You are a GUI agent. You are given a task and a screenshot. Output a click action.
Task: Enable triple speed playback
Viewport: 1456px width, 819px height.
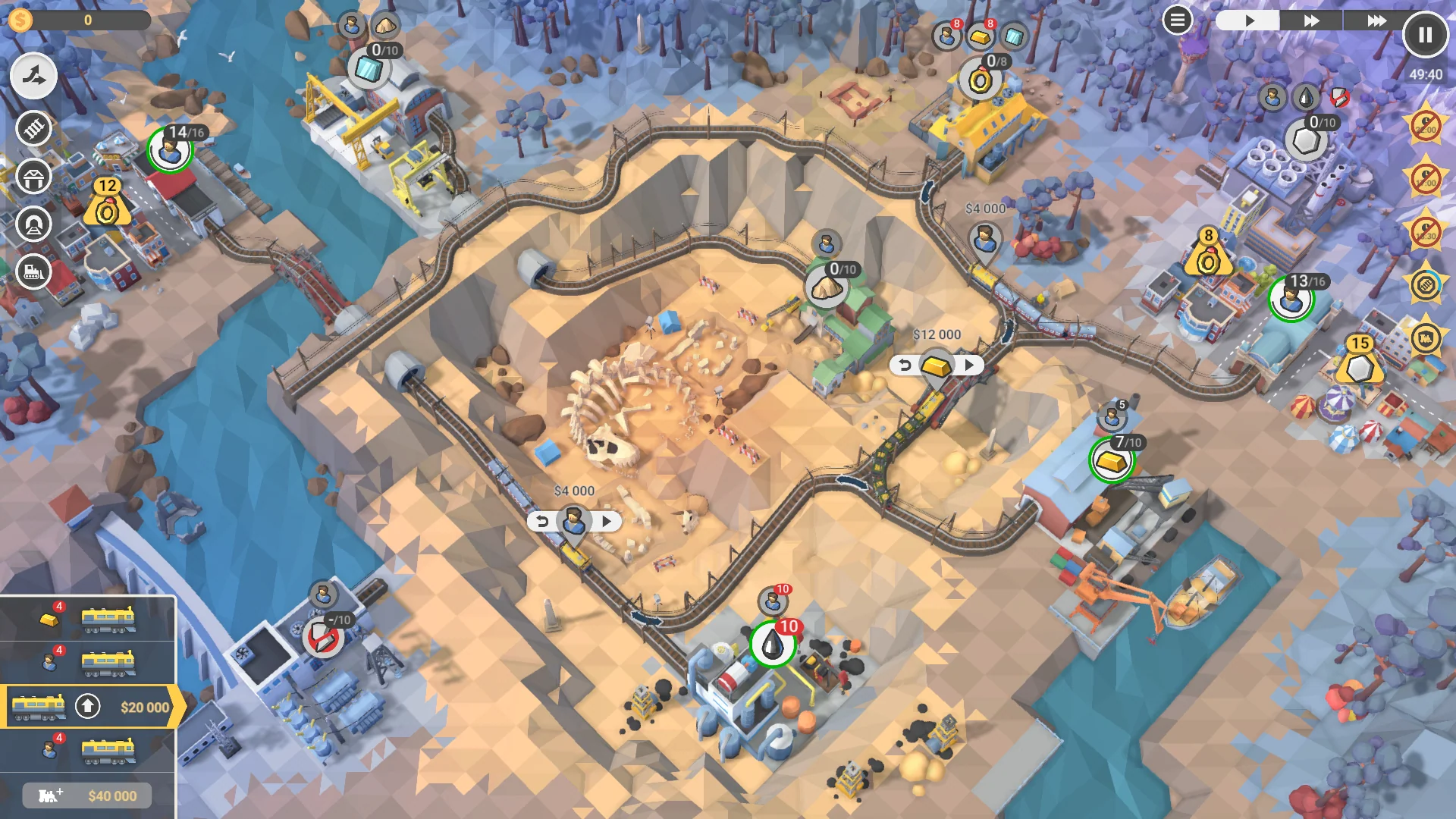click(1376, 20)
